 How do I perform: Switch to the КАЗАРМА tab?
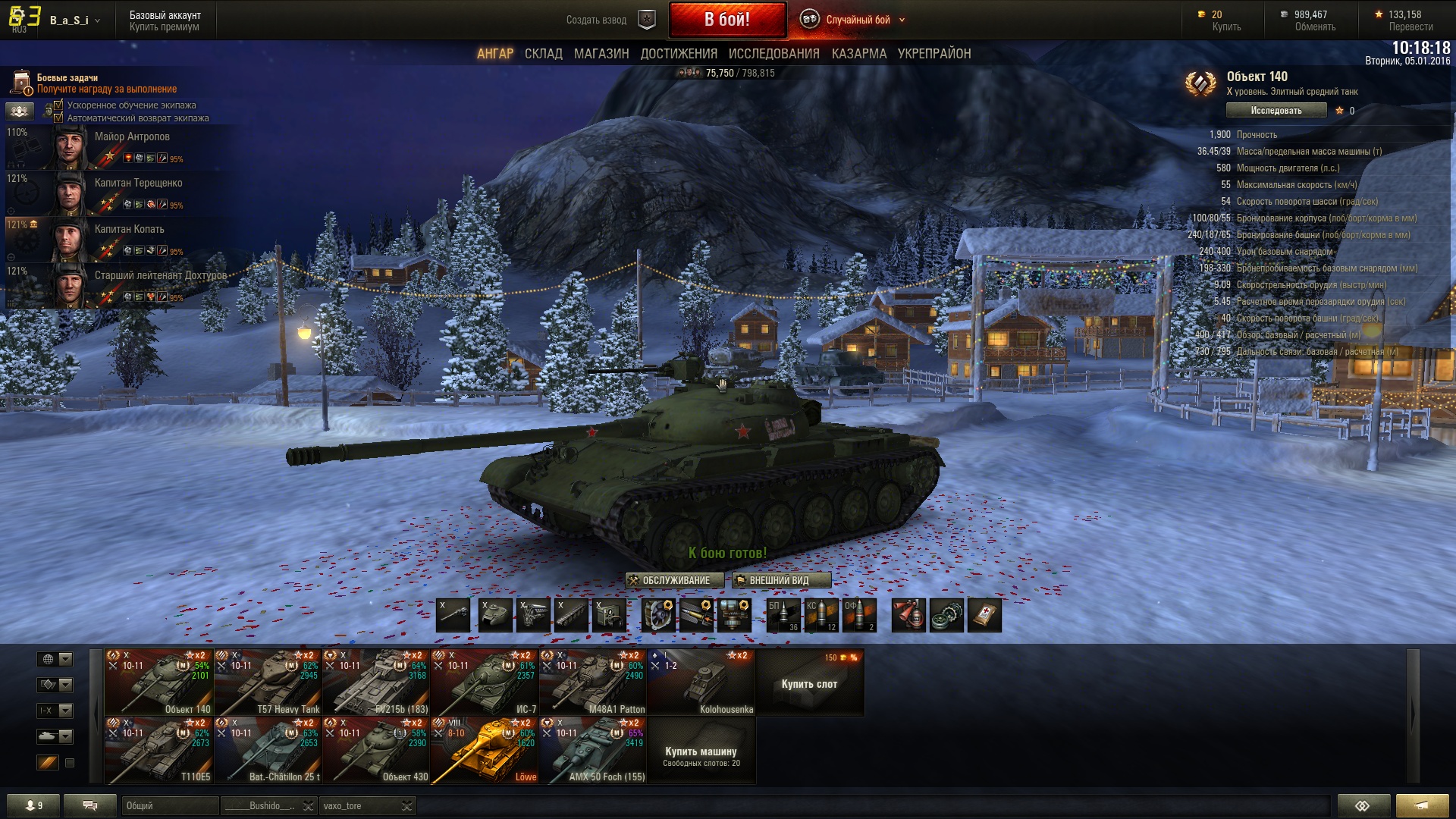(x=858, y=54)
